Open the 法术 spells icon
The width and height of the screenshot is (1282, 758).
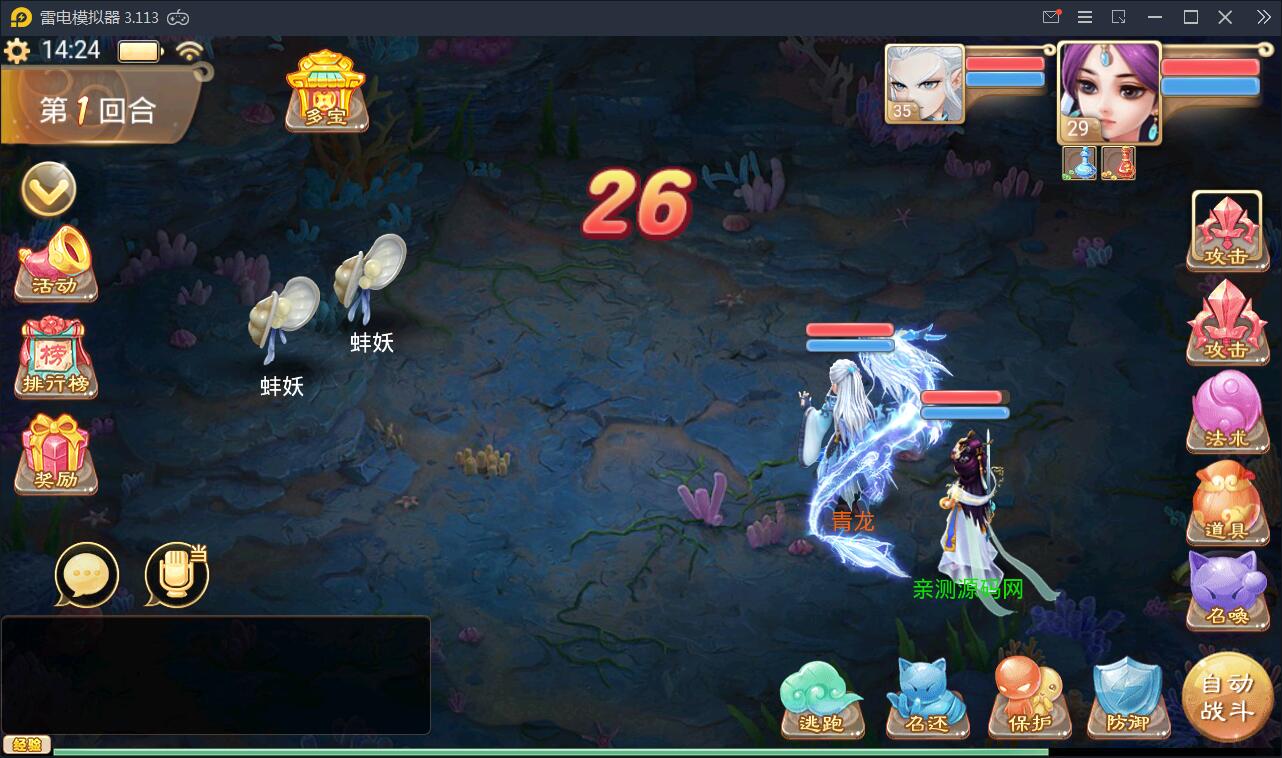click(1228, 412)
